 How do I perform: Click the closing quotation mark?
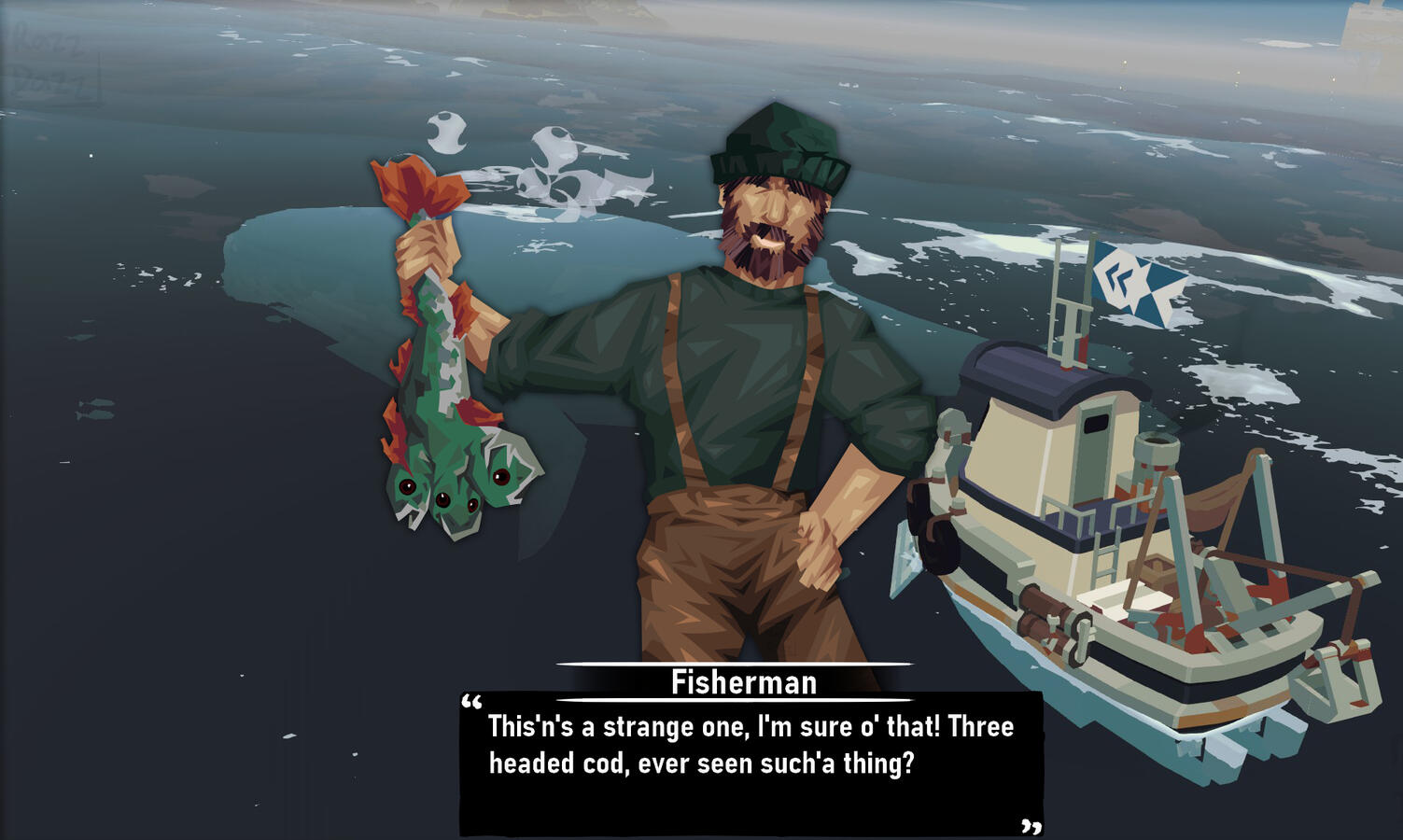[x=1031, y=826]
